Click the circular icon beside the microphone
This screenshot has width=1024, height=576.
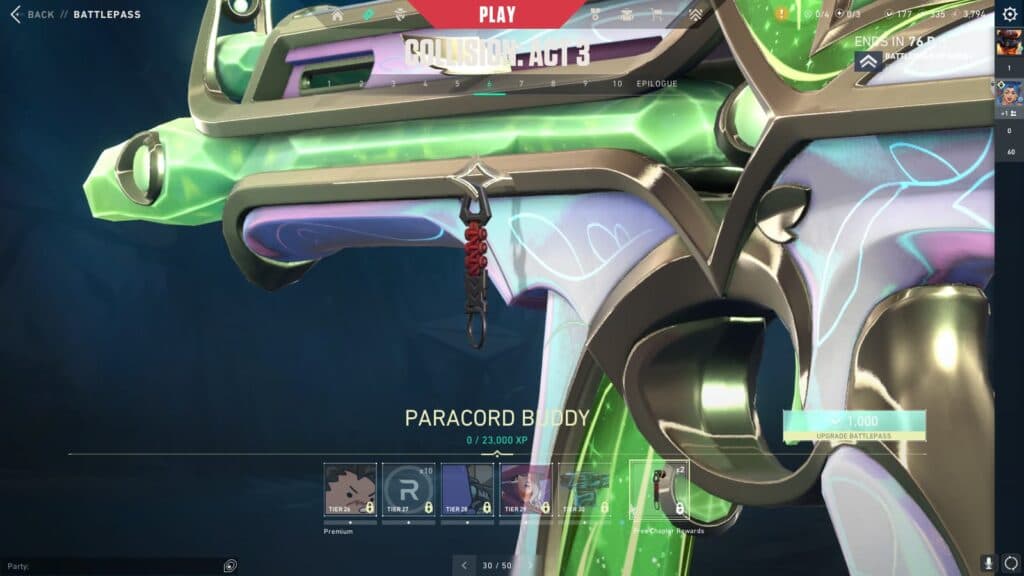pyautogui.click(x=1010, y=563)
